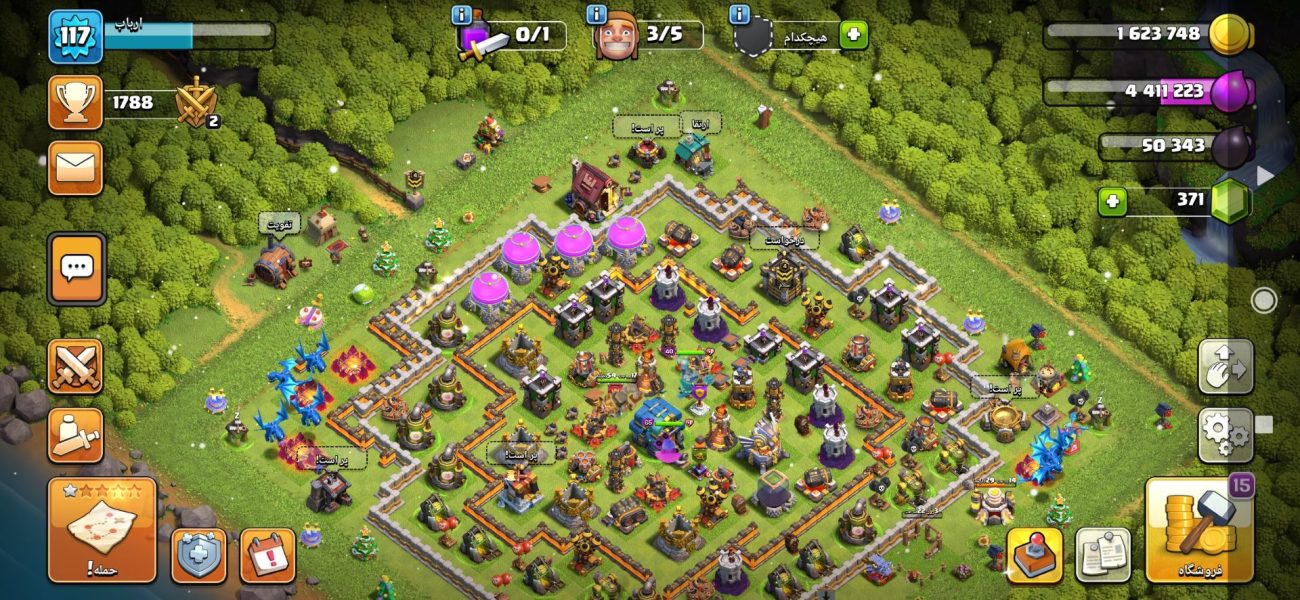Show info for the builders counter
The height and width of the screenshot is (600, 1300).
pos(598,15)
